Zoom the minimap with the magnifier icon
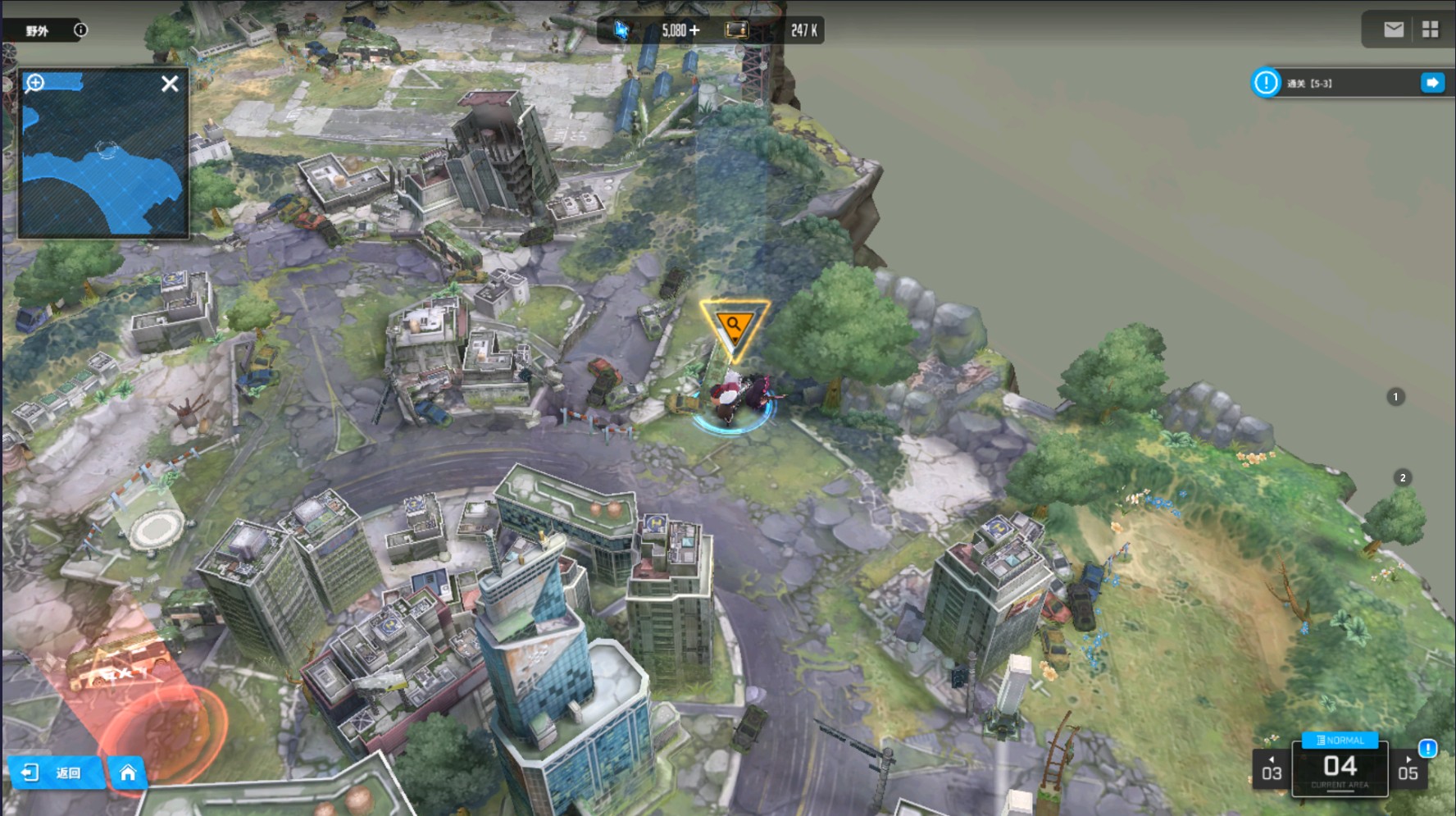 click(35, 83)
